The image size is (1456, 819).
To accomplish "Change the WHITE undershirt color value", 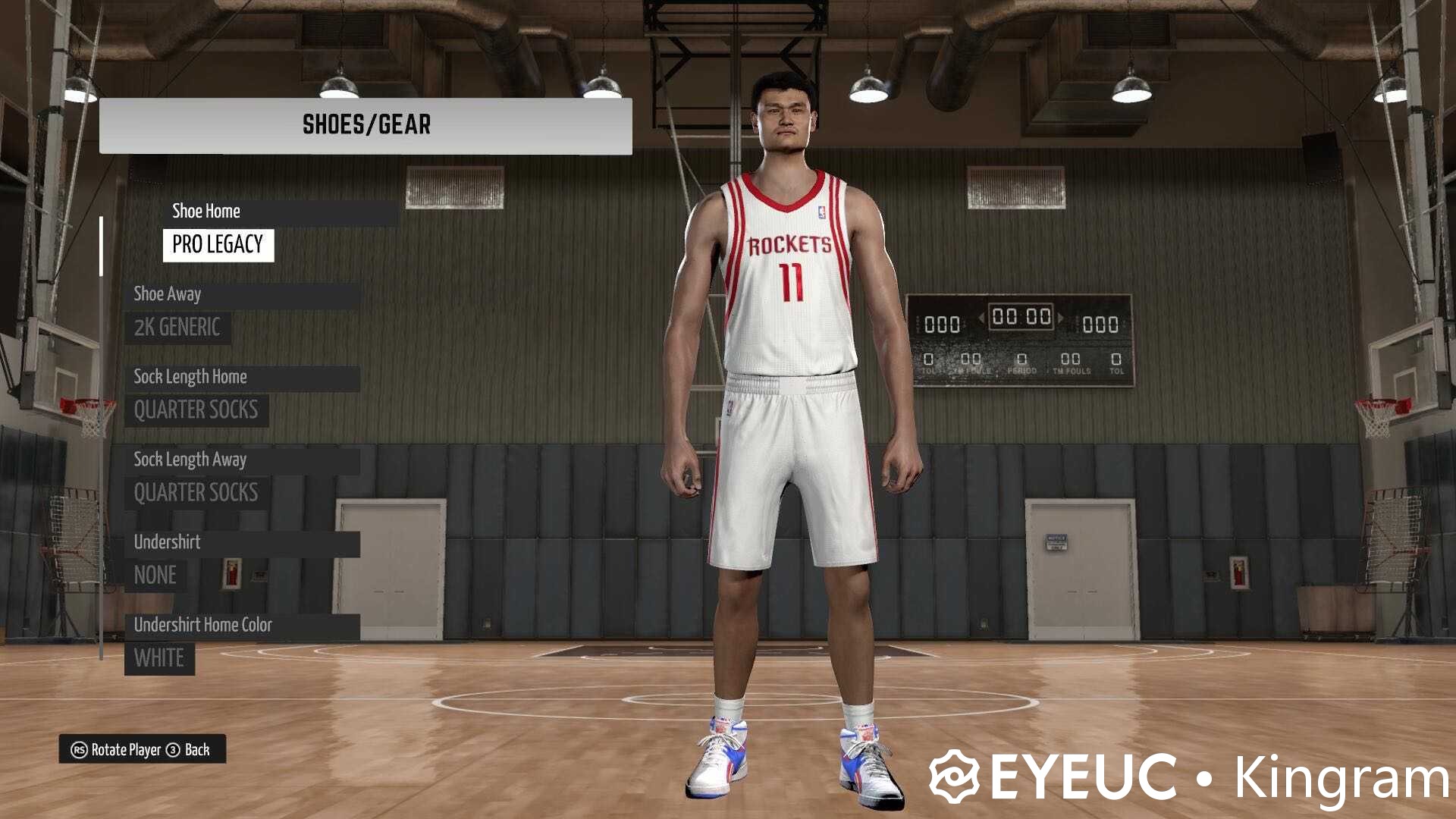I will coord(159,658).
